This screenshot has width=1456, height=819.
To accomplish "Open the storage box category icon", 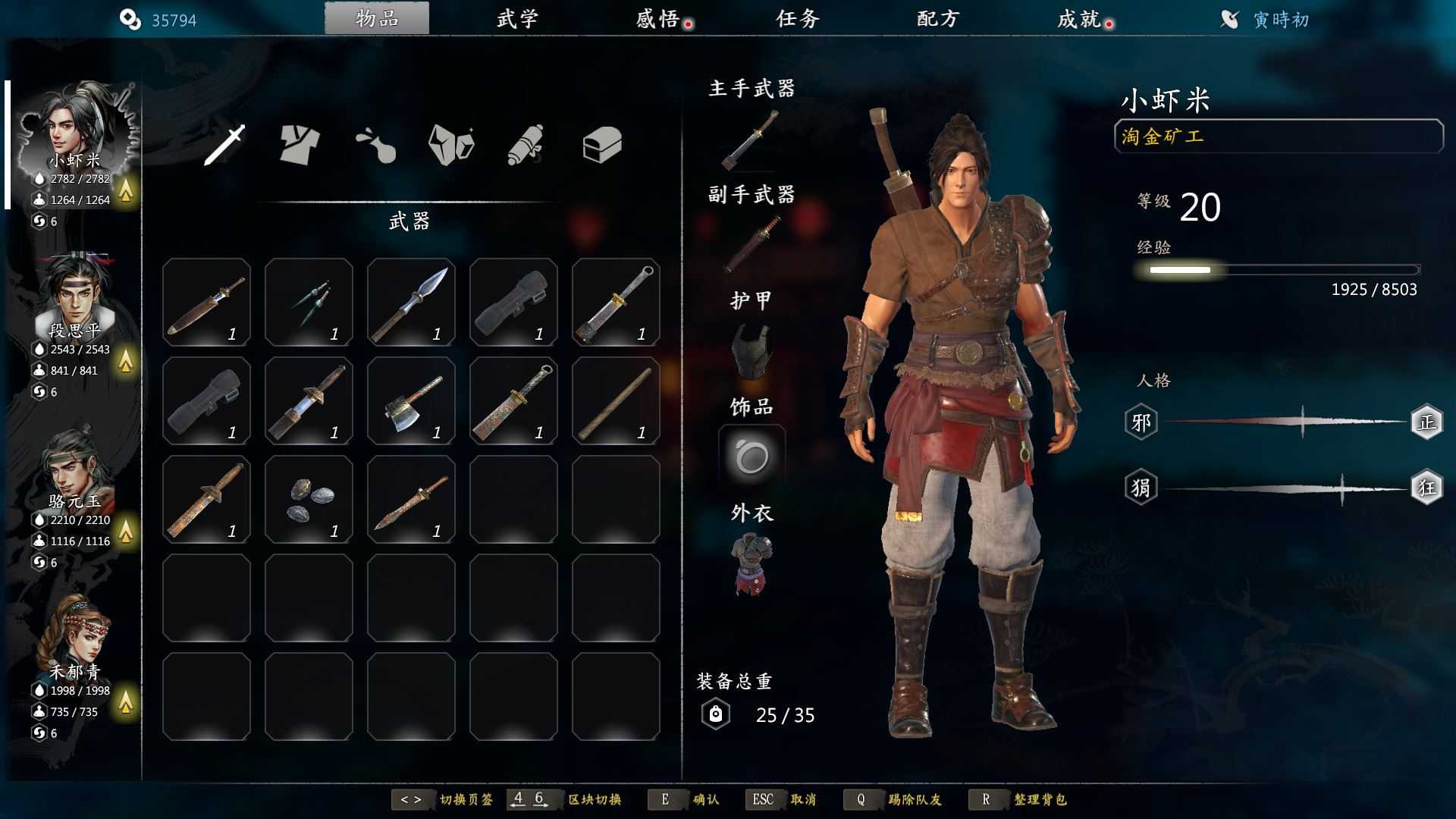I will tap(603, 146).
